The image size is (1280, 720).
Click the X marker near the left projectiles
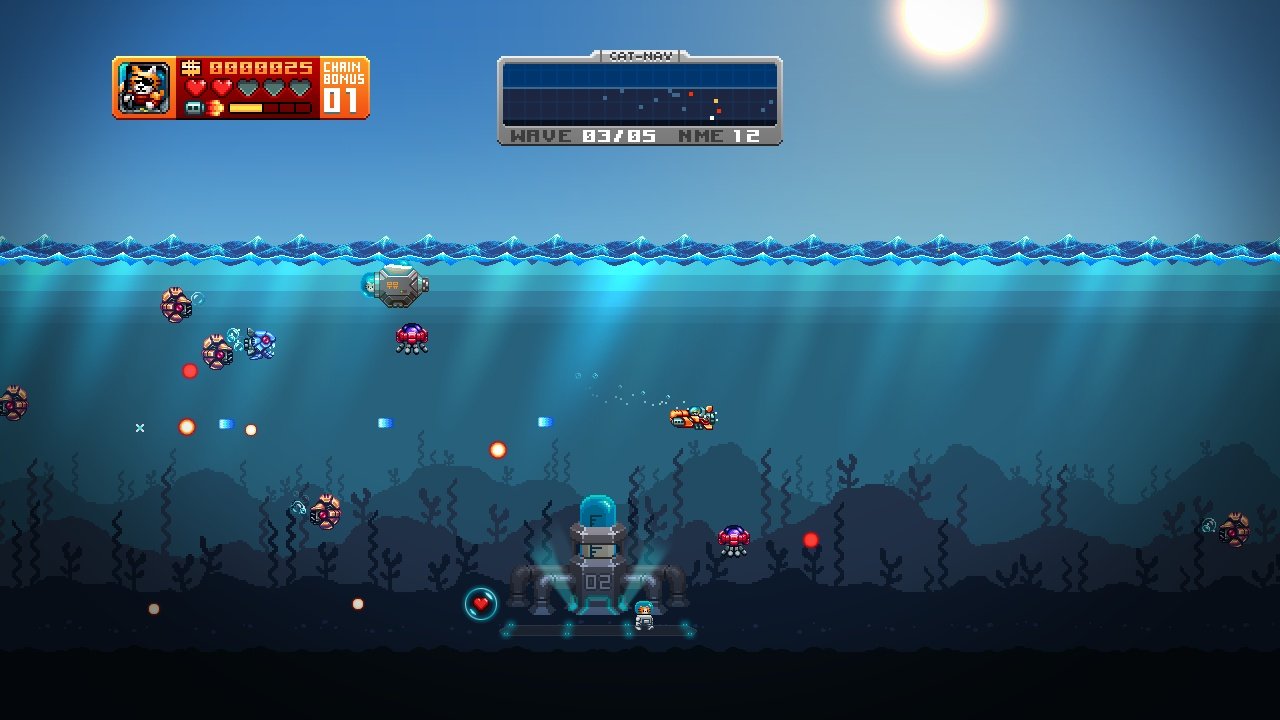tap(139, 427)
